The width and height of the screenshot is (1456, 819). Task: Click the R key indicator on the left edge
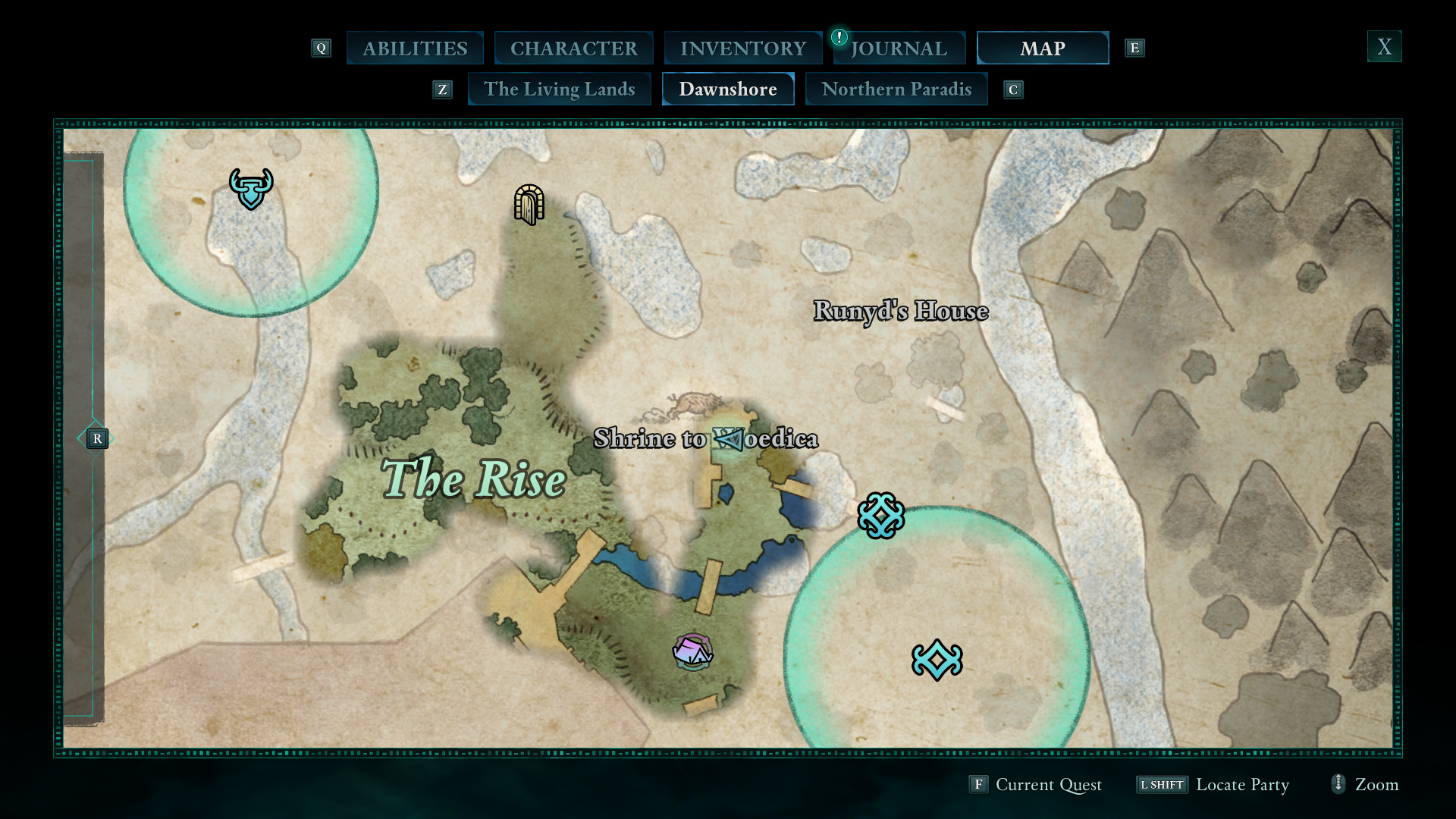point(97,438)
